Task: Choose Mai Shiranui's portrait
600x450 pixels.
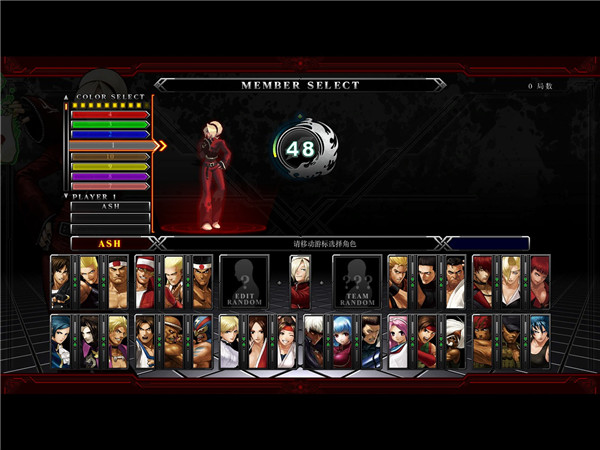Action: coord(259,341)
